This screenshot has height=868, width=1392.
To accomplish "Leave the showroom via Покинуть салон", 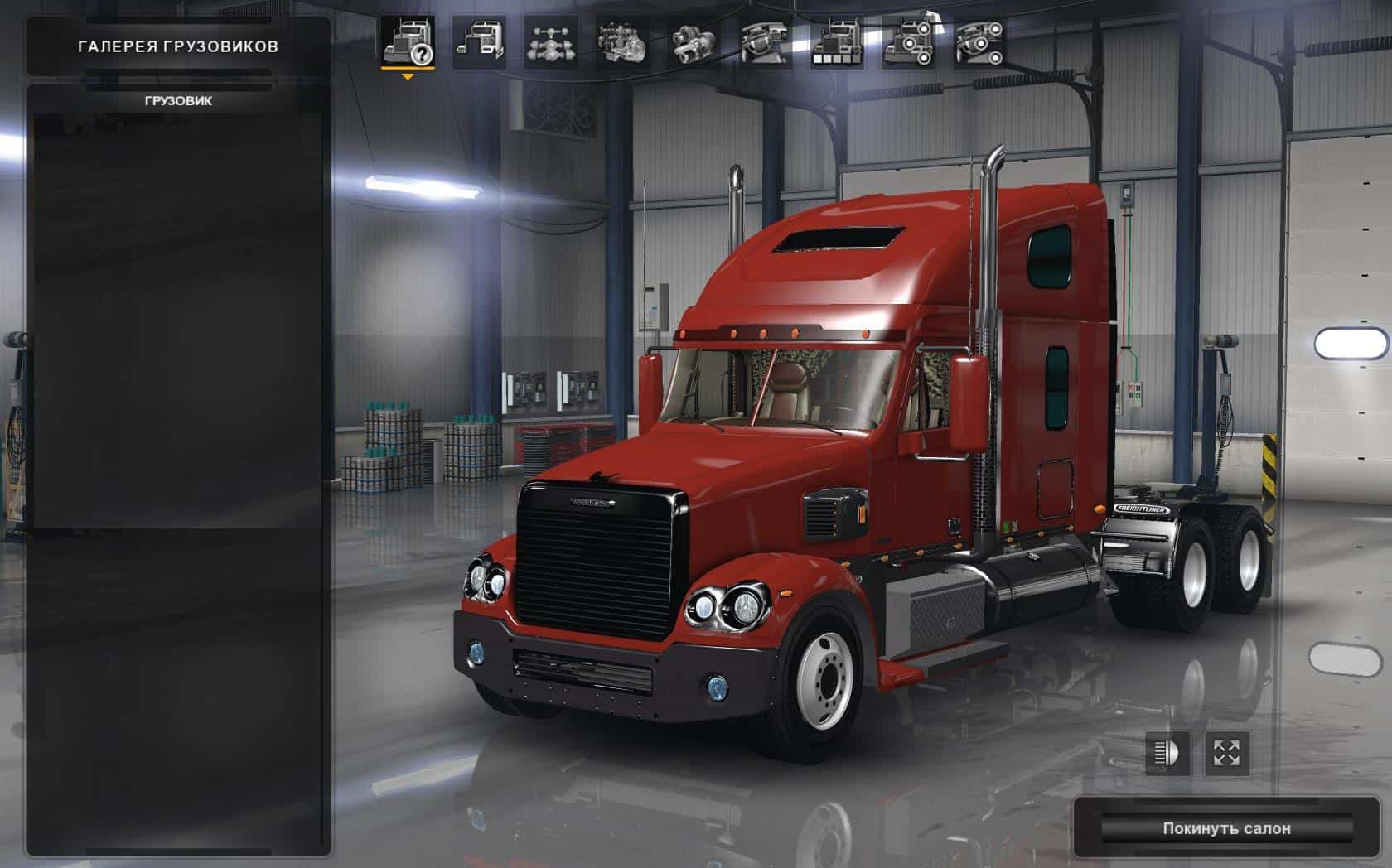I will pos(1226,828).
